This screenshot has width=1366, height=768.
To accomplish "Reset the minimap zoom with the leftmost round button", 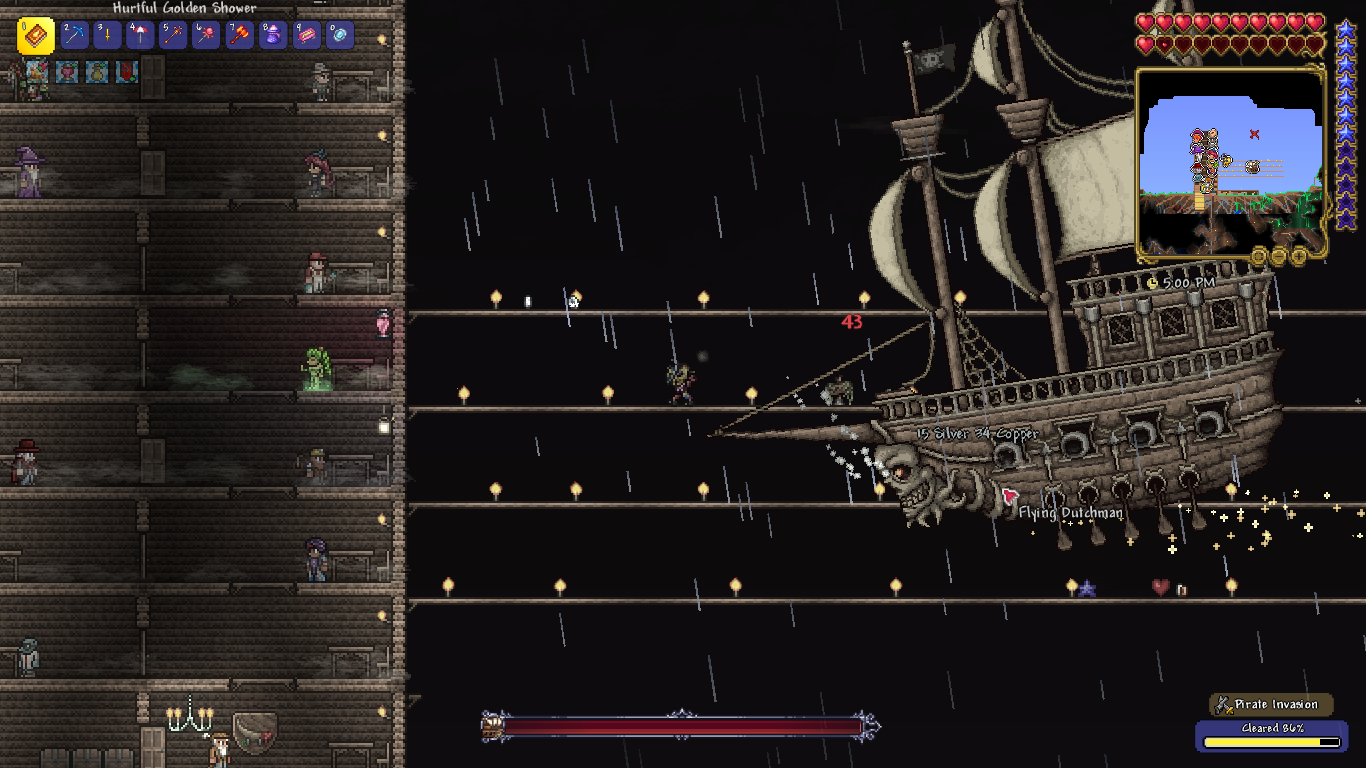I will pos(1259,256).
